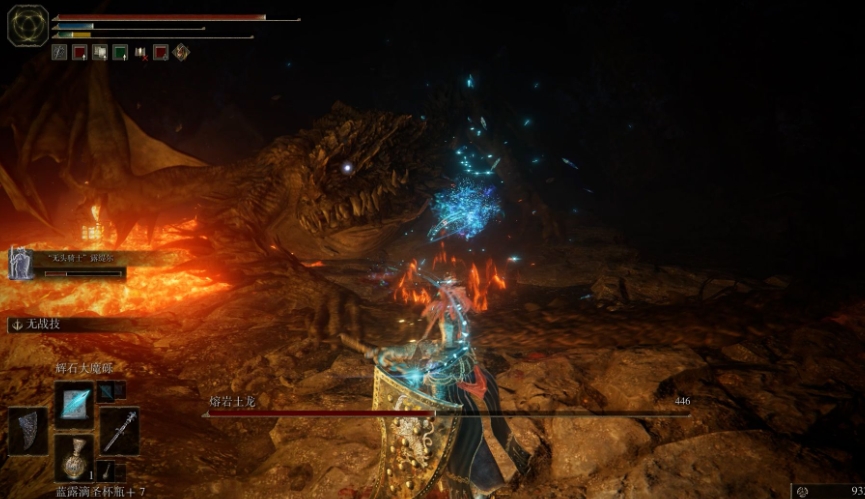This screenshot has height=499, width=865.
Task: Click the status icon with red X
Action: pyautogui.click(x=141, y=52)
